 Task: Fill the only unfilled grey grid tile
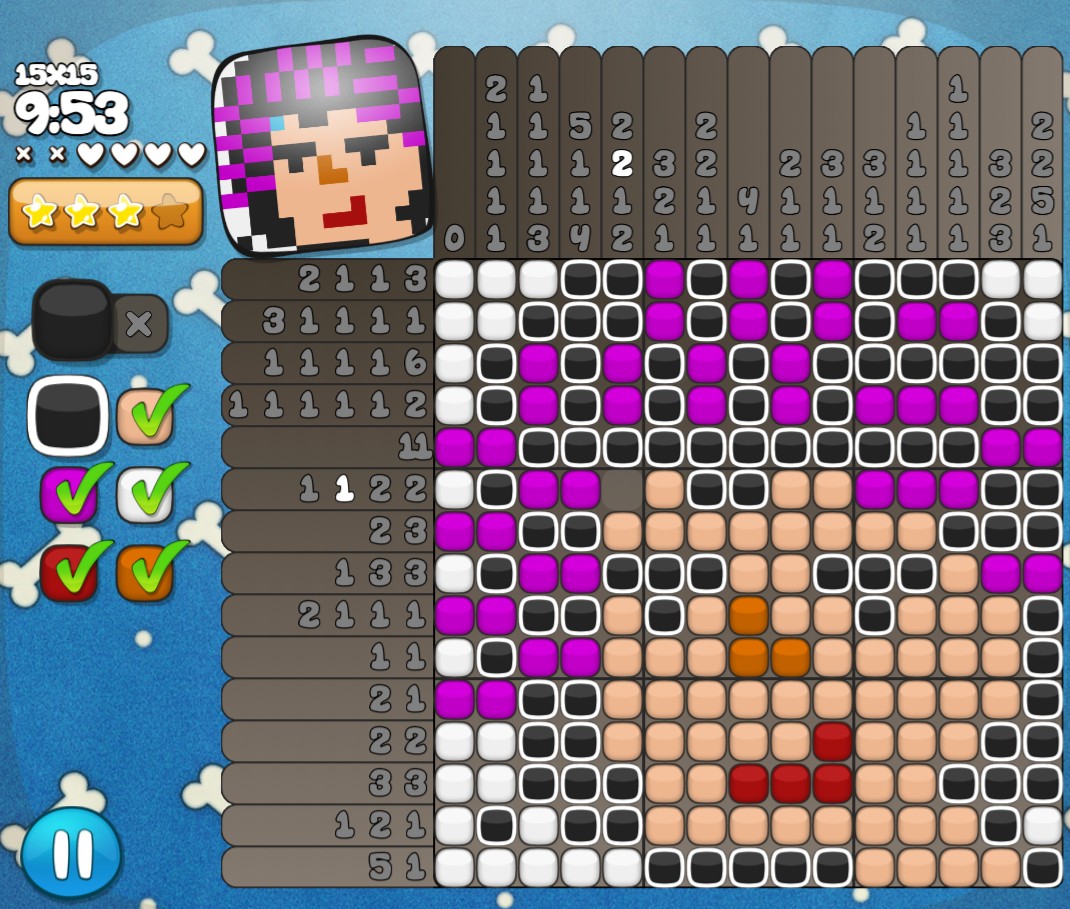coord(622,489)
